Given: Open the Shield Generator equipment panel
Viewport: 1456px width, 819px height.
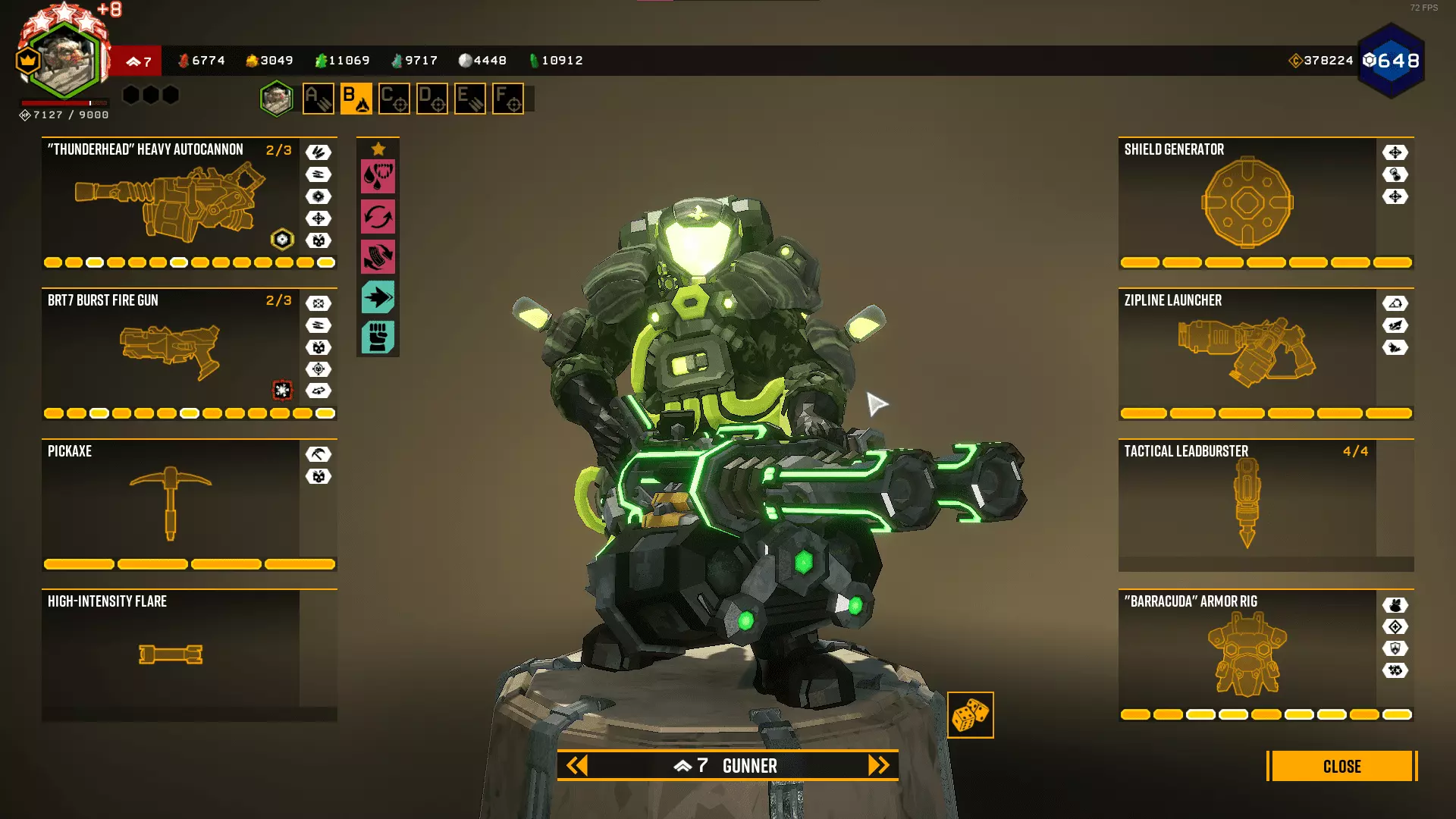Looking at the screenshot, I should click(x=1247, y=202).
